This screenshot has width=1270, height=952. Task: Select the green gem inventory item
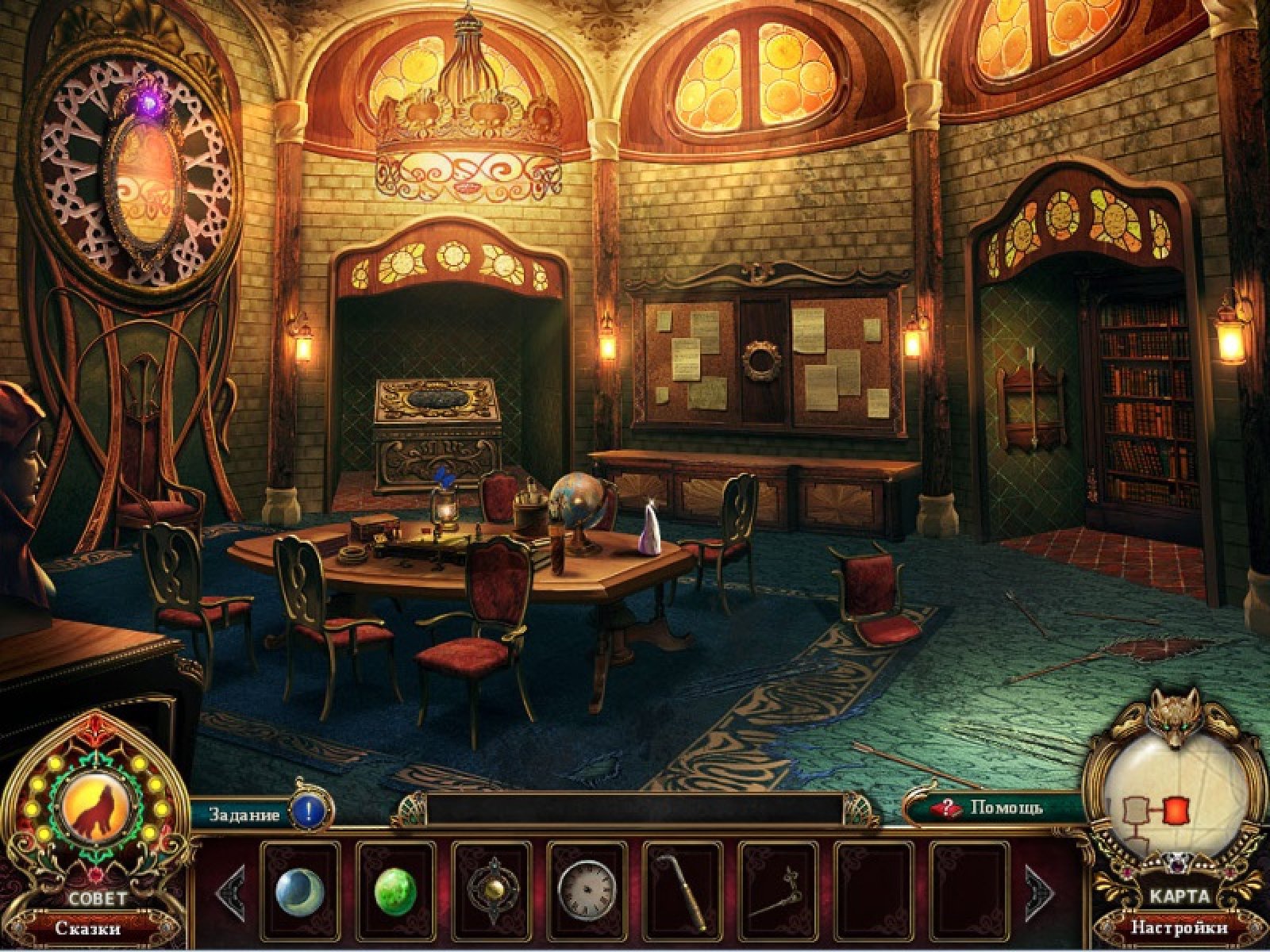[395, 891]
